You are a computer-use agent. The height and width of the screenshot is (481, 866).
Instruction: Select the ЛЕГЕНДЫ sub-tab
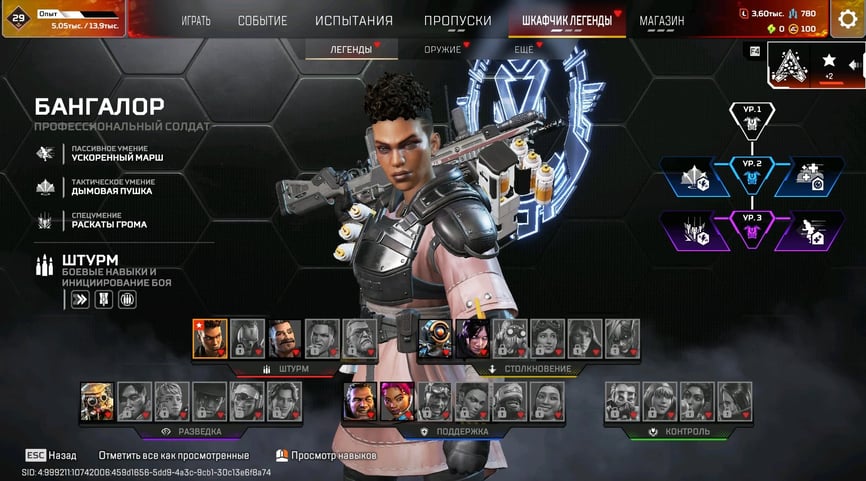pyautogui.click(x=351, y=49)
